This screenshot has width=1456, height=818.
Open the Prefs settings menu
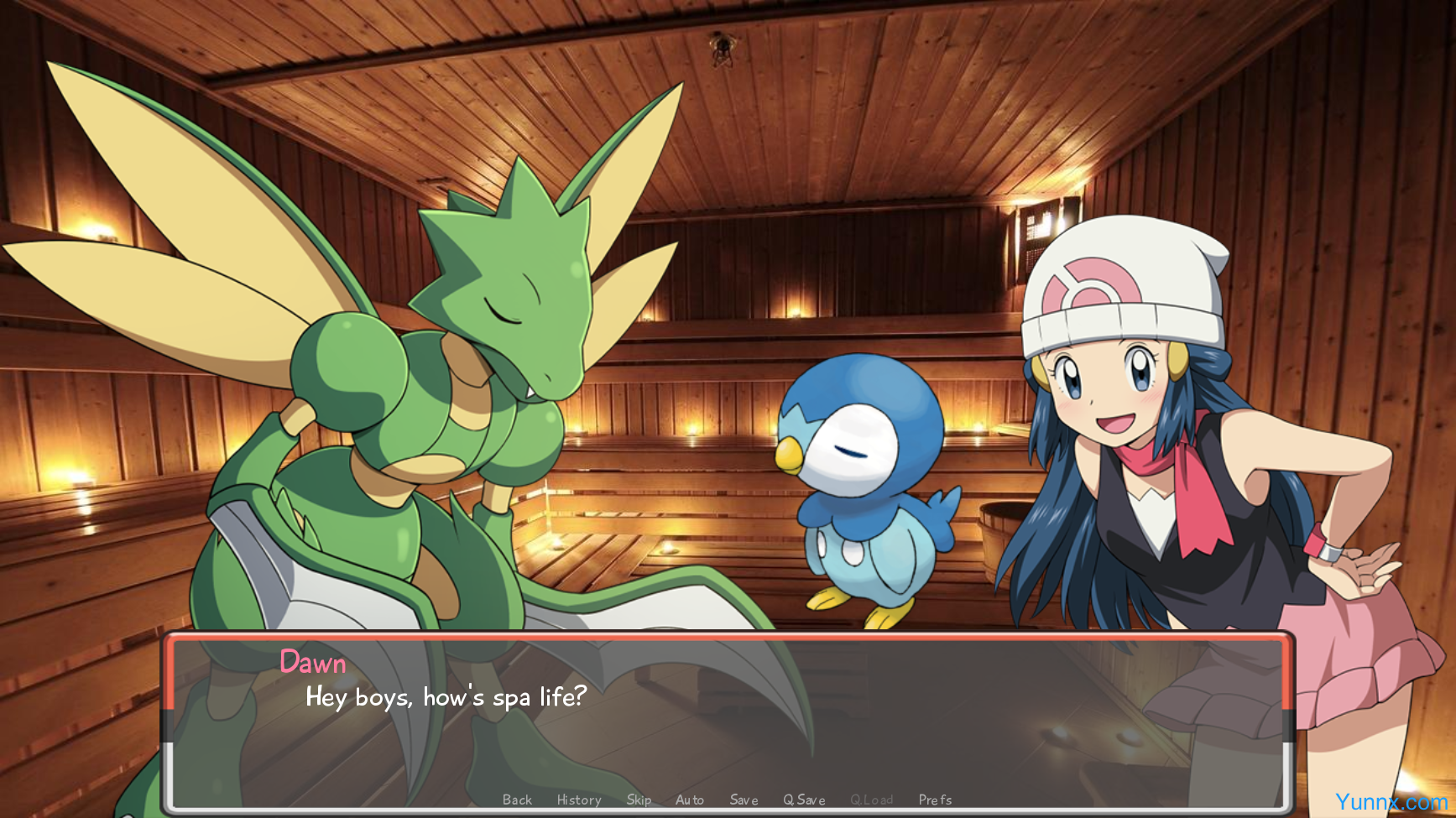[x=935, y=800]
